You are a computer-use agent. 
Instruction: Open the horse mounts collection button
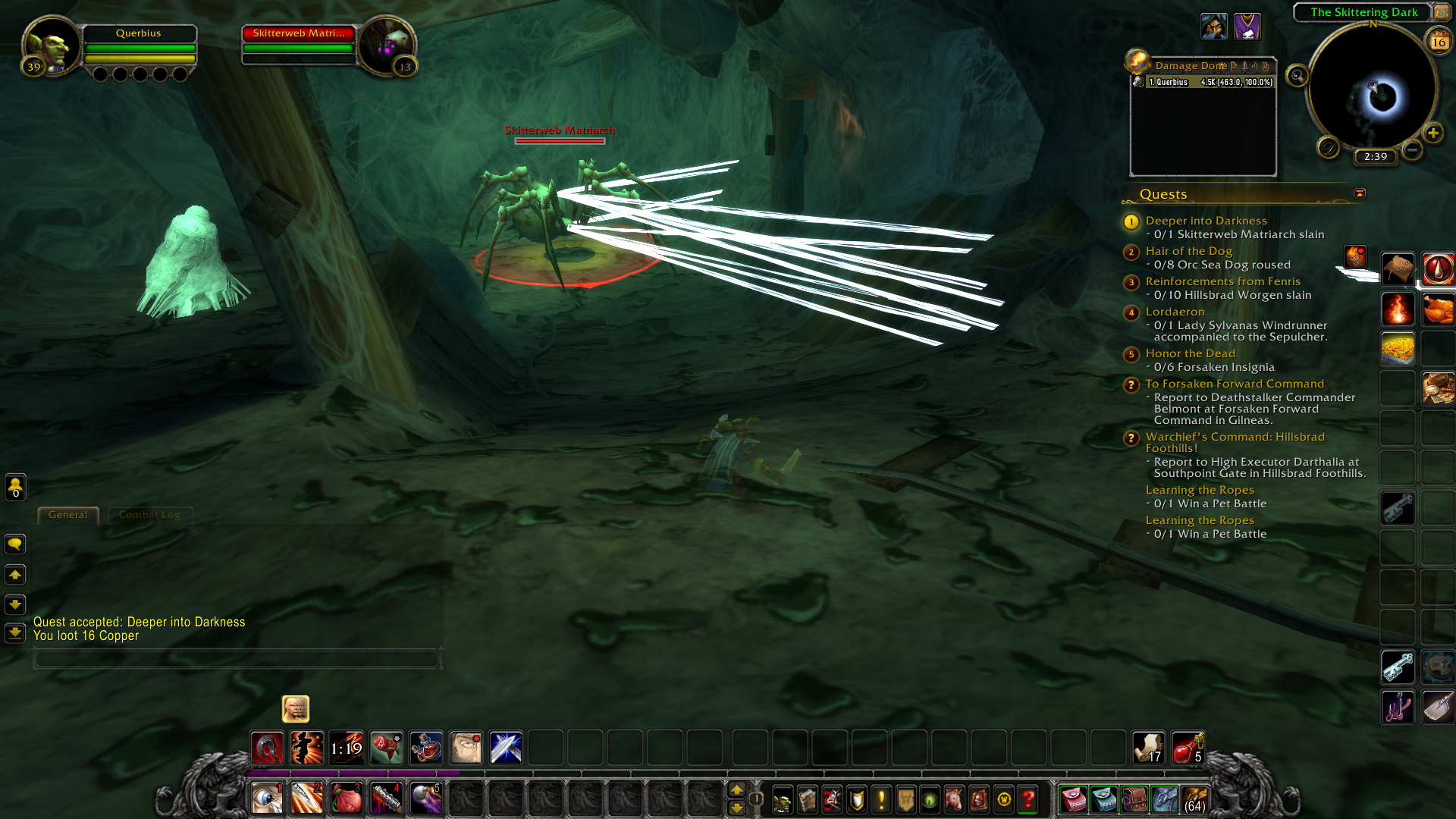[x=954, y=799]
